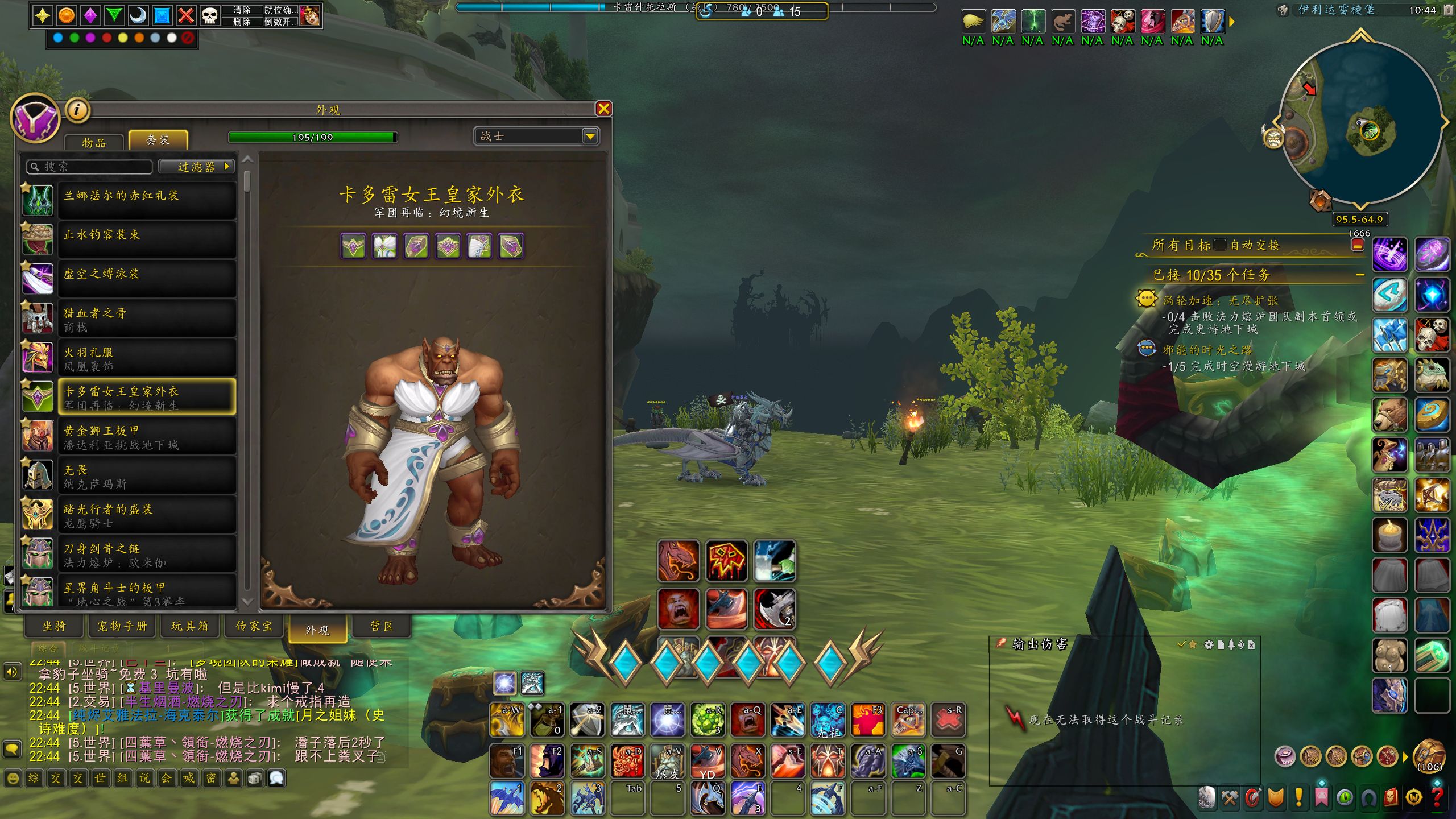Select the skull raid target marker
This screenshot has width=1456, height=819.
(210, 15)
